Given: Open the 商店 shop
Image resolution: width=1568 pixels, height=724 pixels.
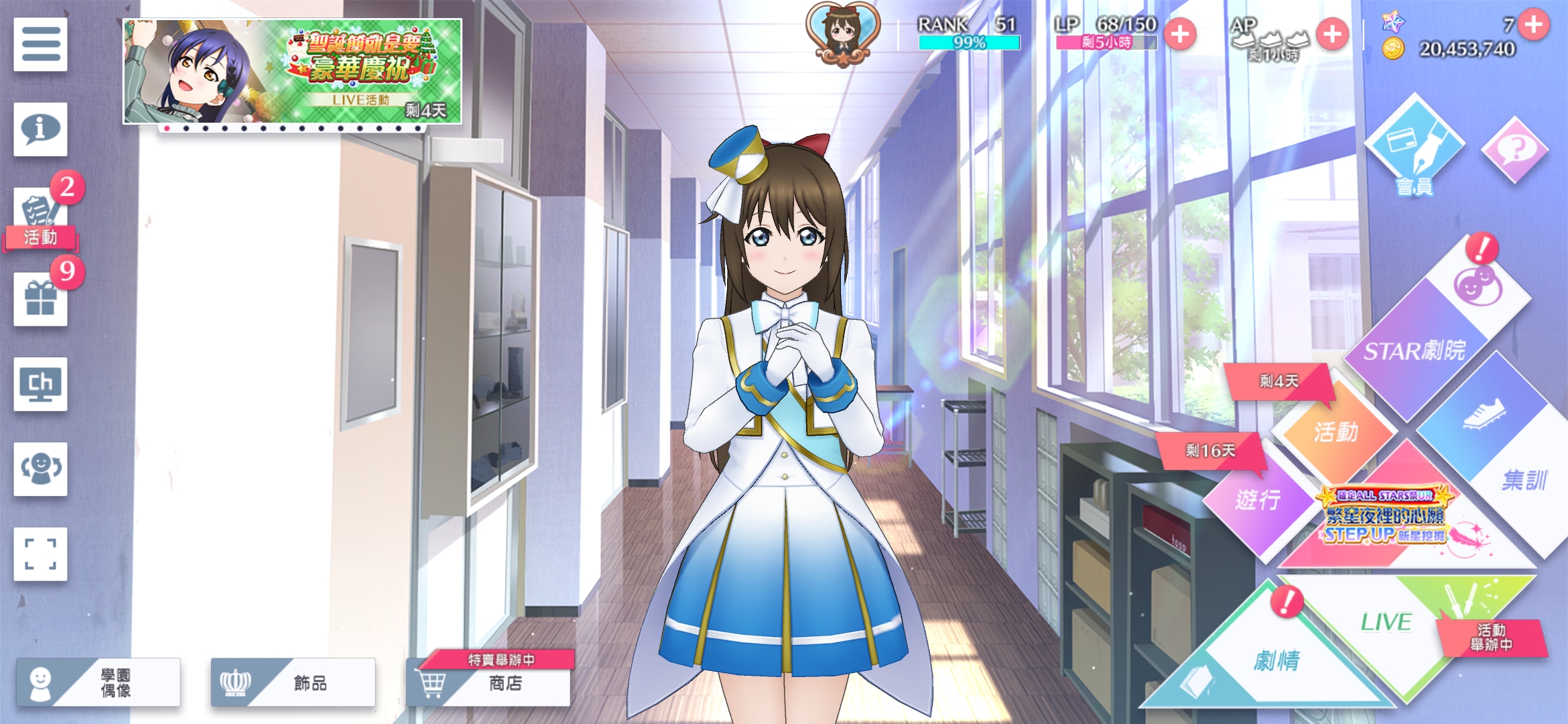Looking at the screenshot, I should (x=495, y=683).
